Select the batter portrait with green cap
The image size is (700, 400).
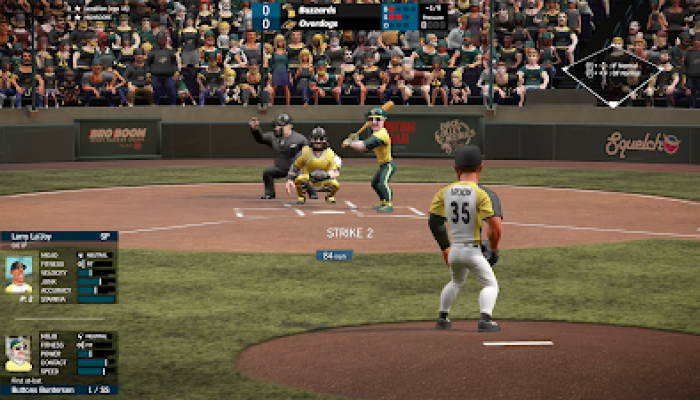pyautogui.click(x=18, y=354)
